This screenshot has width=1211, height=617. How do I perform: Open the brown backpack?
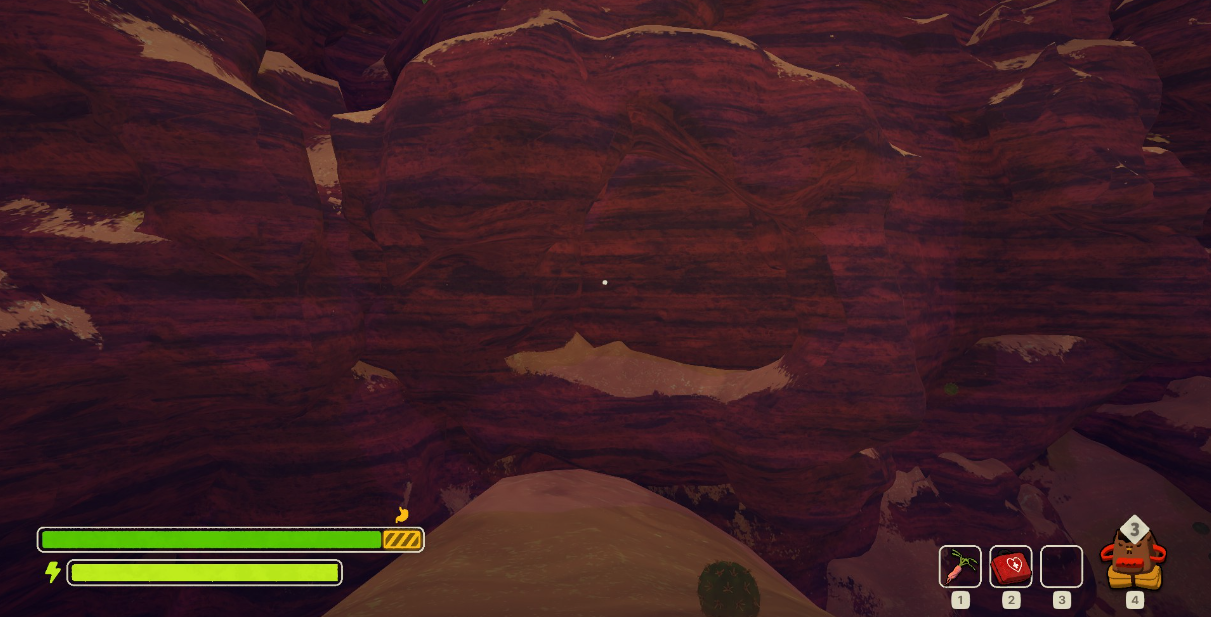point(1133,560)
